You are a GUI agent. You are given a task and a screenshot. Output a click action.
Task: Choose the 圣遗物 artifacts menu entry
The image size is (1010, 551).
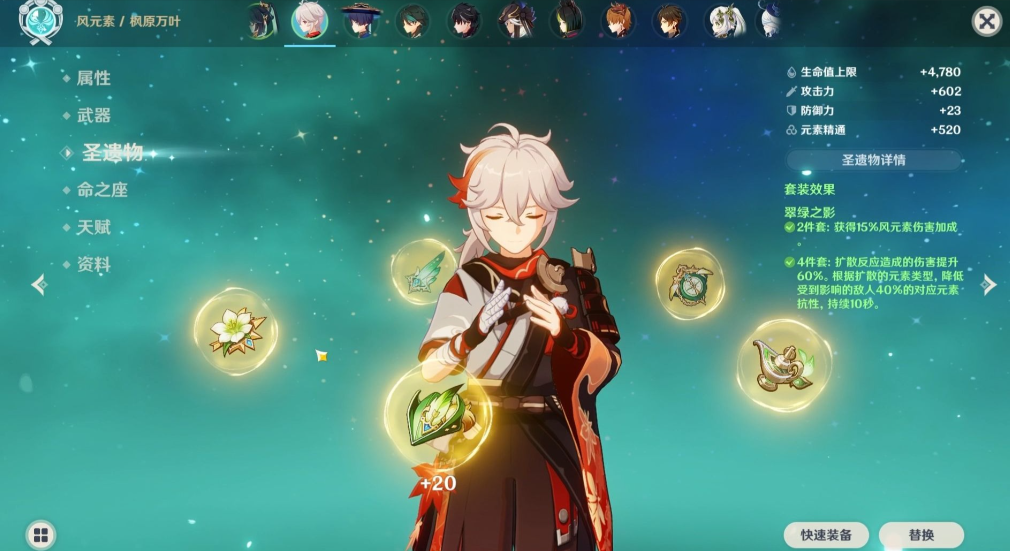pyautogui.click(x=112, y=153)
